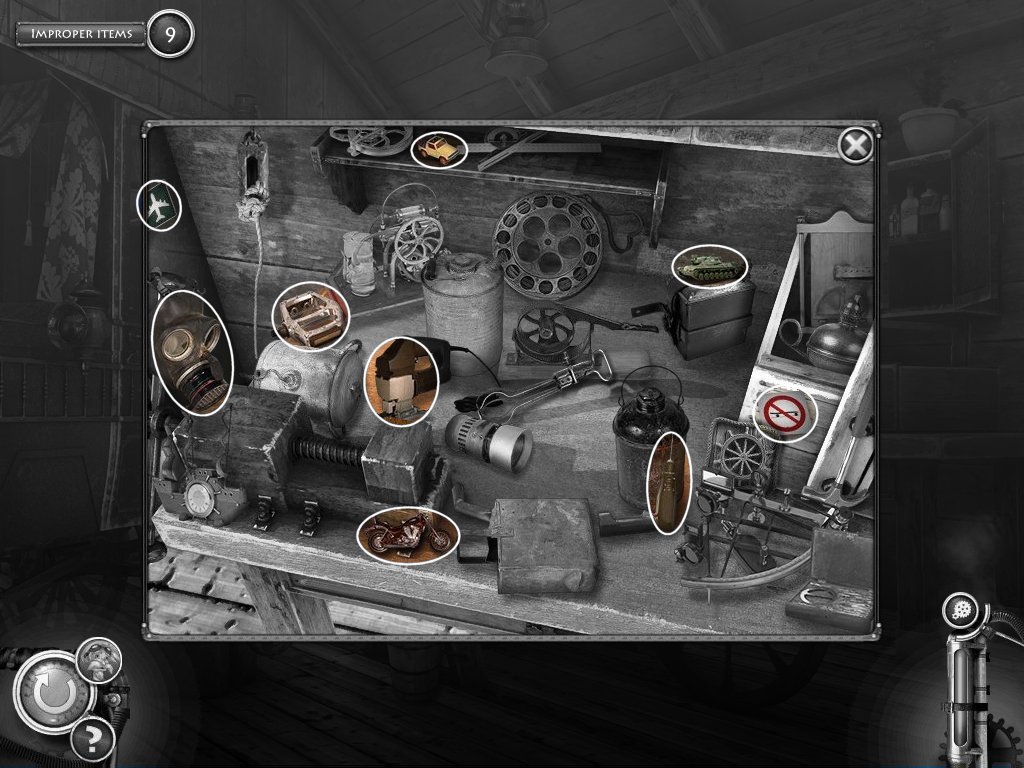1024x768 pixels.
Task: Select the circled green tank
Action: [710, 266]
